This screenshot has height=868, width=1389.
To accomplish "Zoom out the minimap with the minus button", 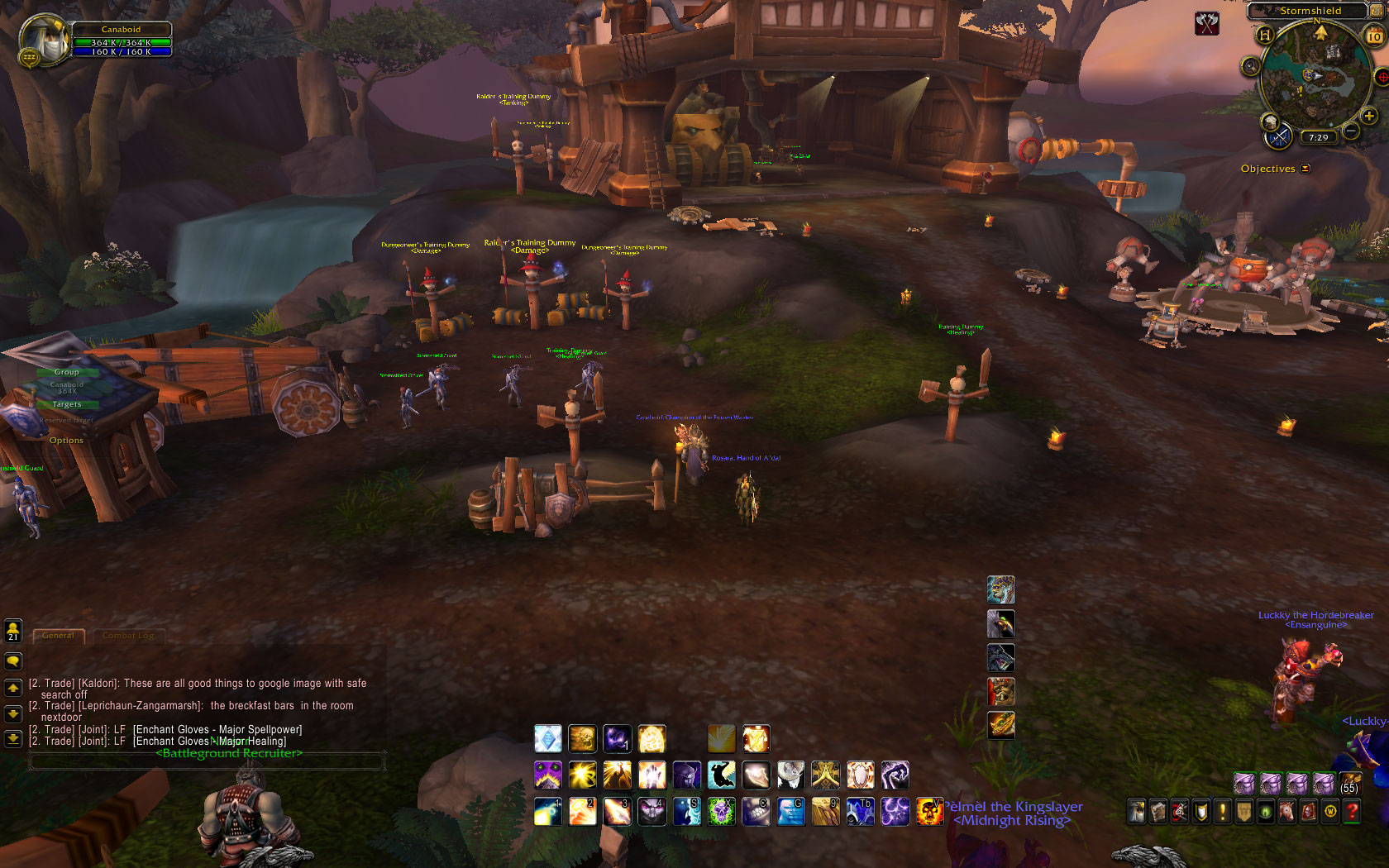I will click(1351, 131).
